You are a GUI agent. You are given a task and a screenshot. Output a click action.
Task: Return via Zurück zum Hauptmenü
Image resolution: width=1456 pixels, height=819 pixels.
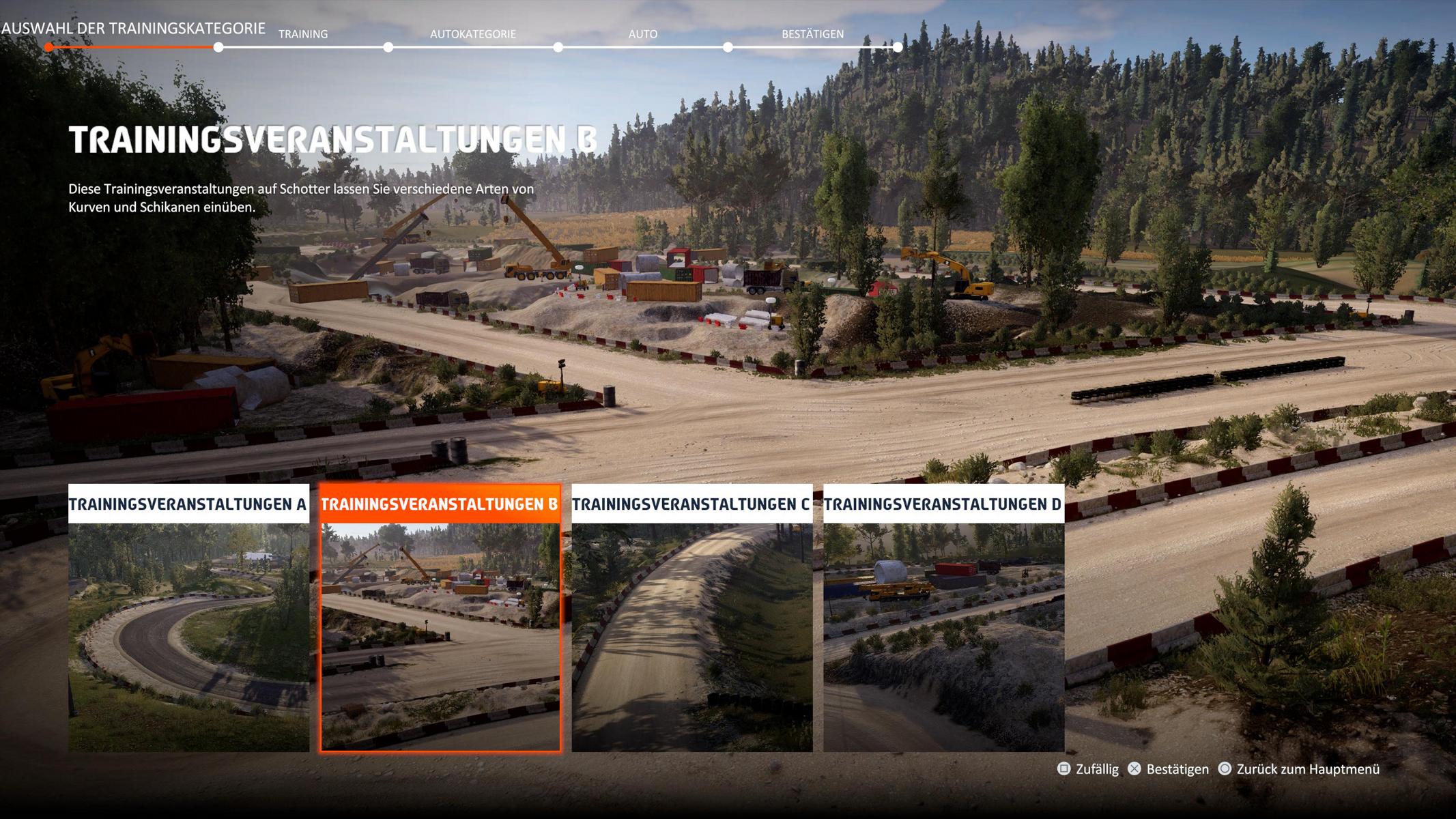tap(1298, 769)
